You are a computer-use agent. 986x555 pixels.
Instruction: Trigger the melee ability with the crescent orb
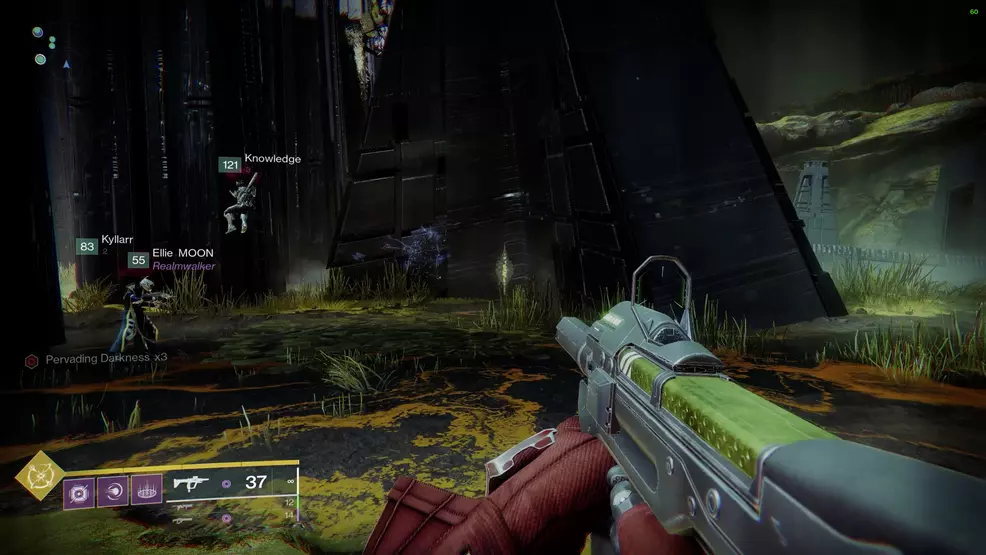(x=113, y=490)
